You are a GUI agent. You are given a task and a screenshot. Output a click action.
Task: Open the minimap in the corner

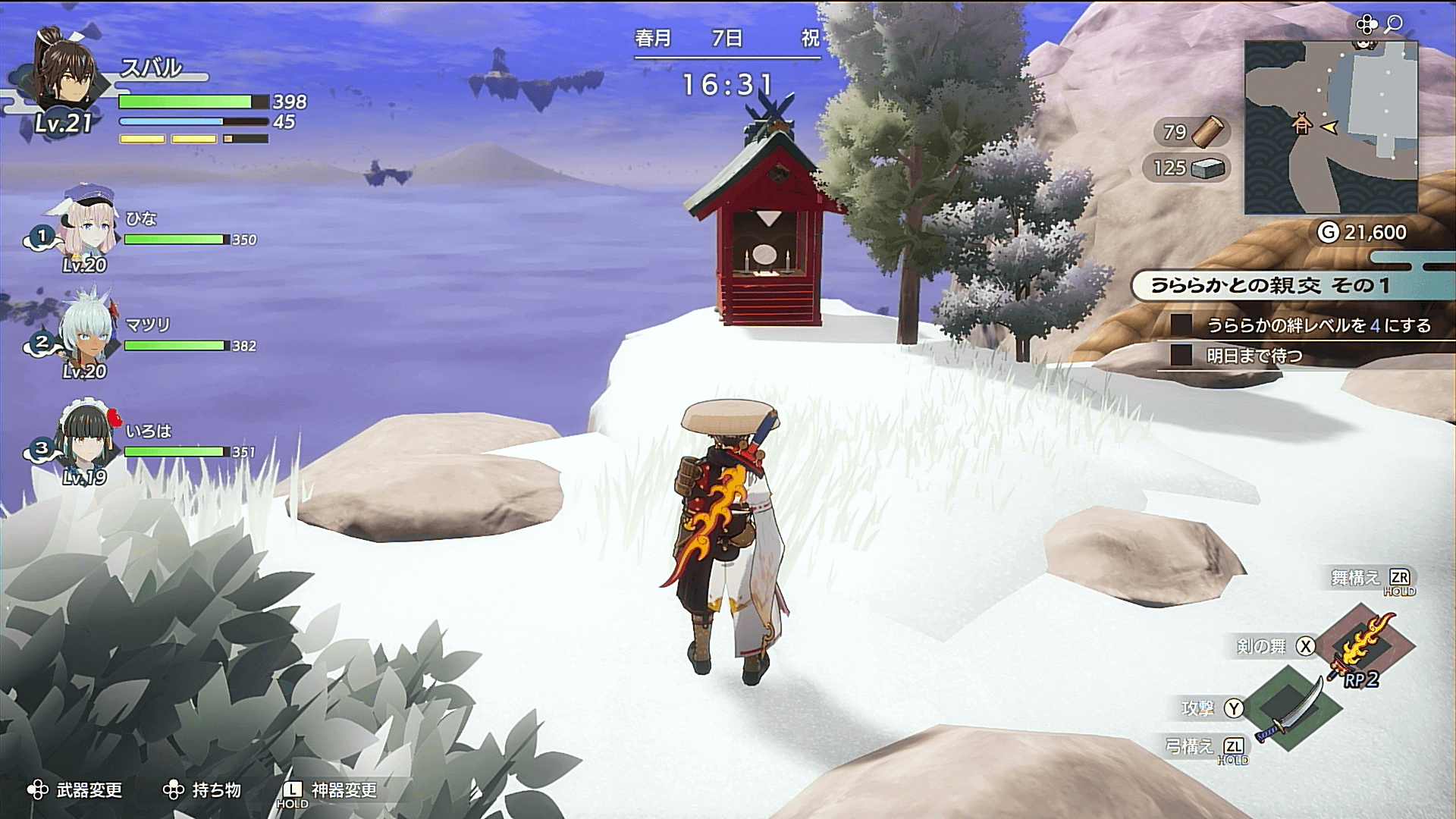click(x=1331, y=127)
